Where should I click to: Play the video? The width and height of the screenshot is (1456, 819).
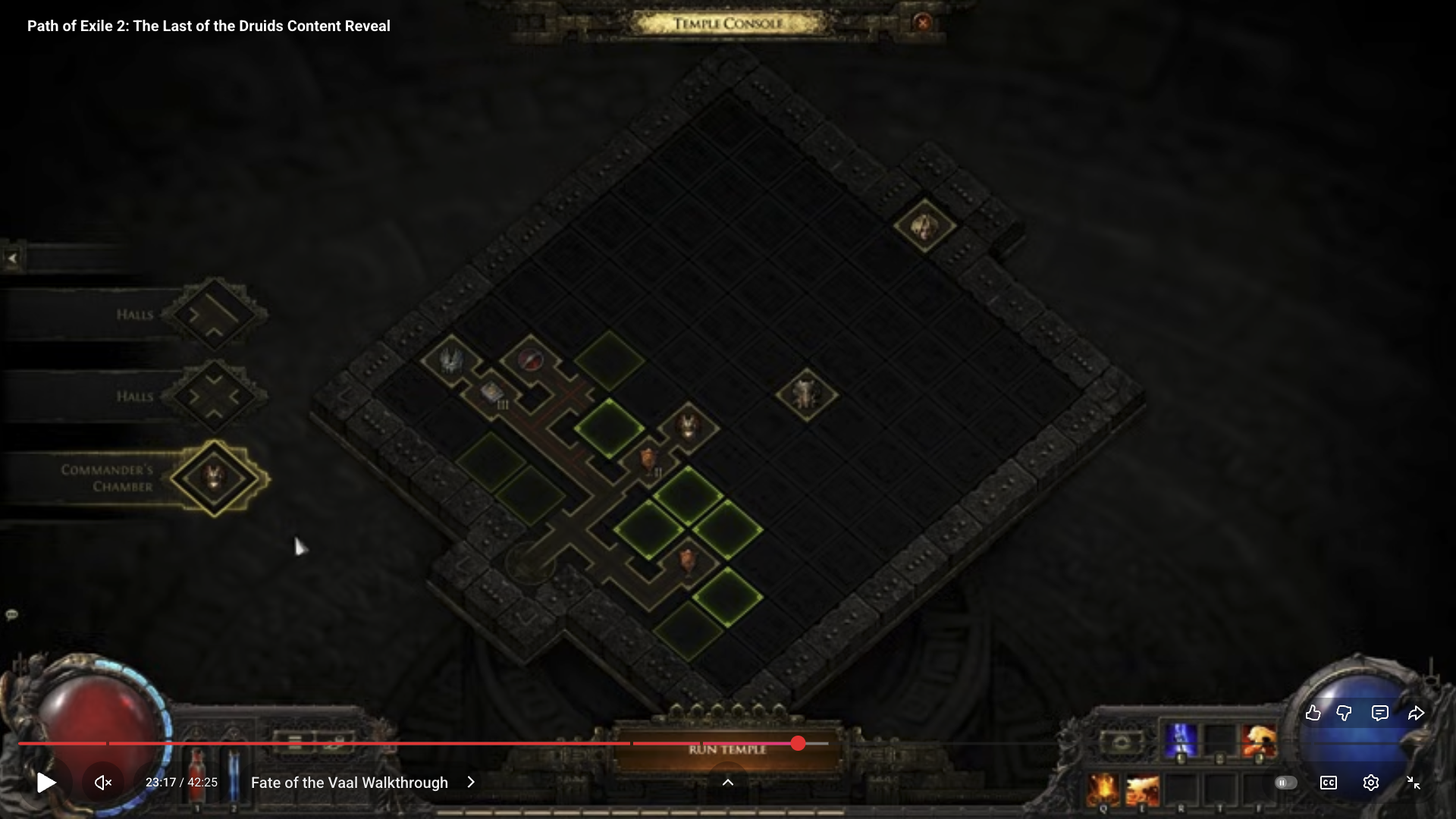point(46,783)
